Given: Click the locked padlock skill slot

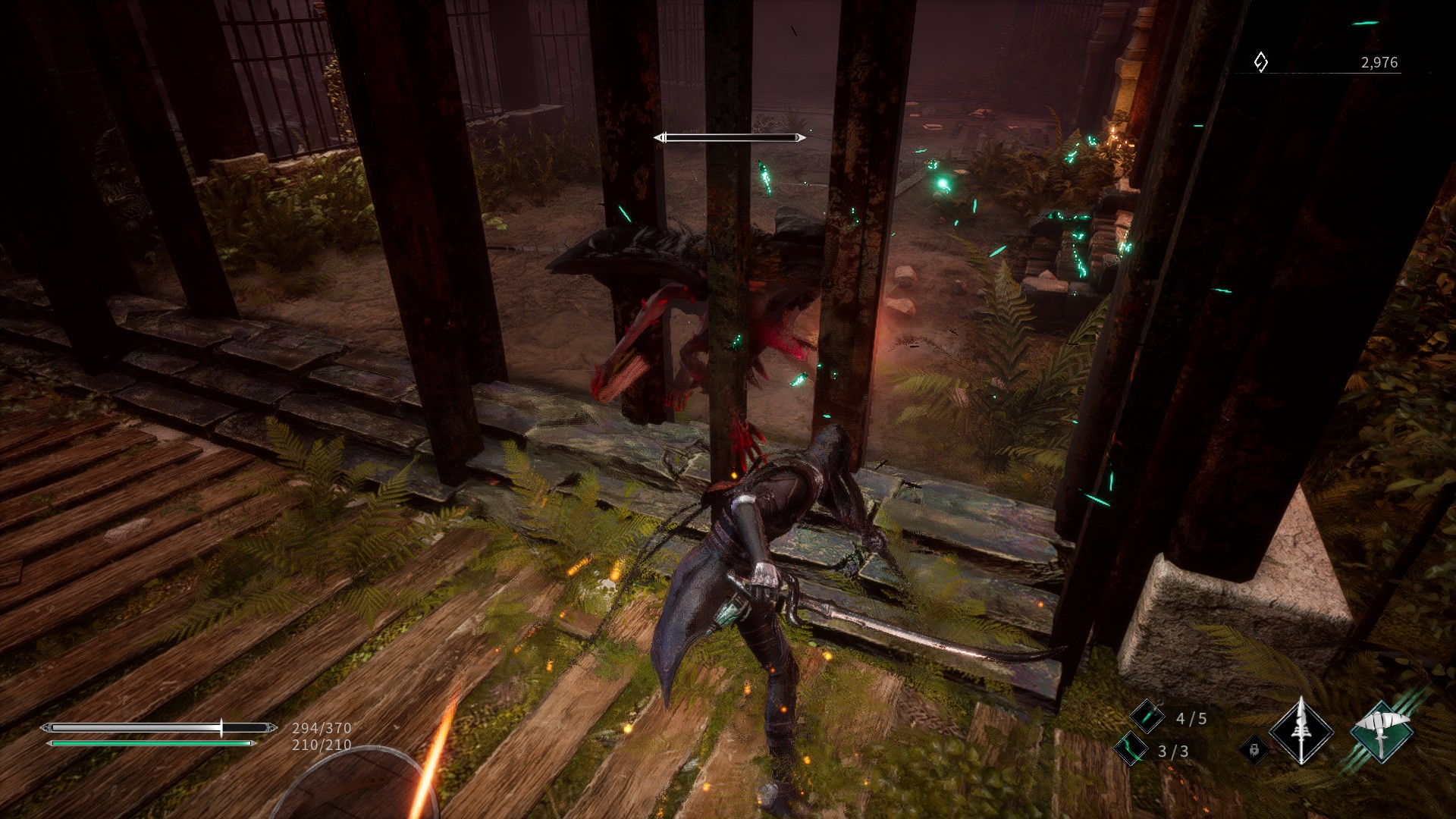Looking at the screenshot, I should [x=1254, y=750].
